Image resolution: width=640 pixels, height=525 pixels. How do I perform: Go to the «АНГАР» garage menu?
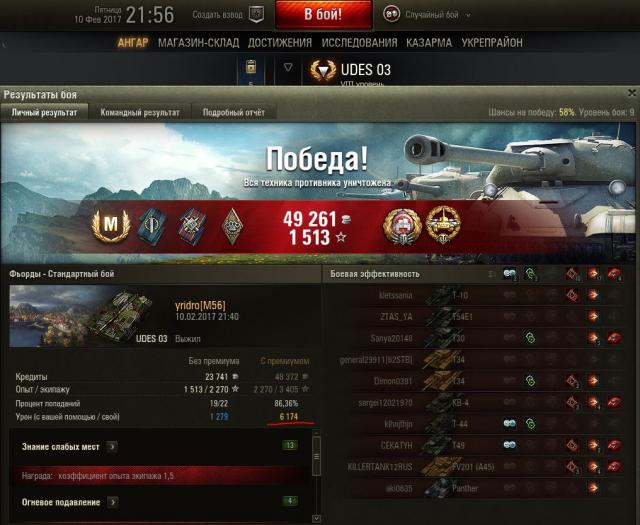coord(132,43)
